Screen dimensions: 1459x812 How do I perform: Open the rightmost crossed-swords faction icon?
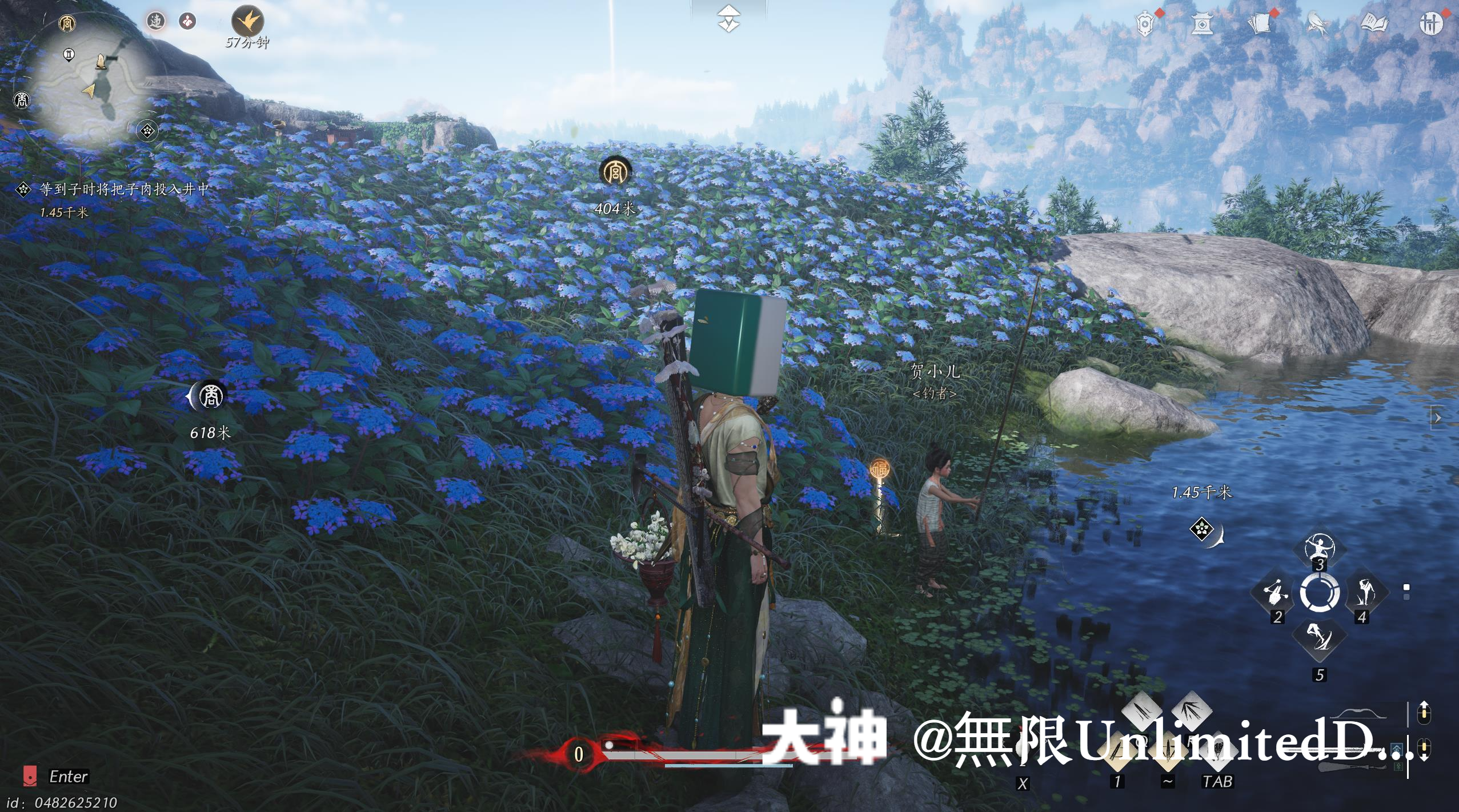tap(1432, 24)
